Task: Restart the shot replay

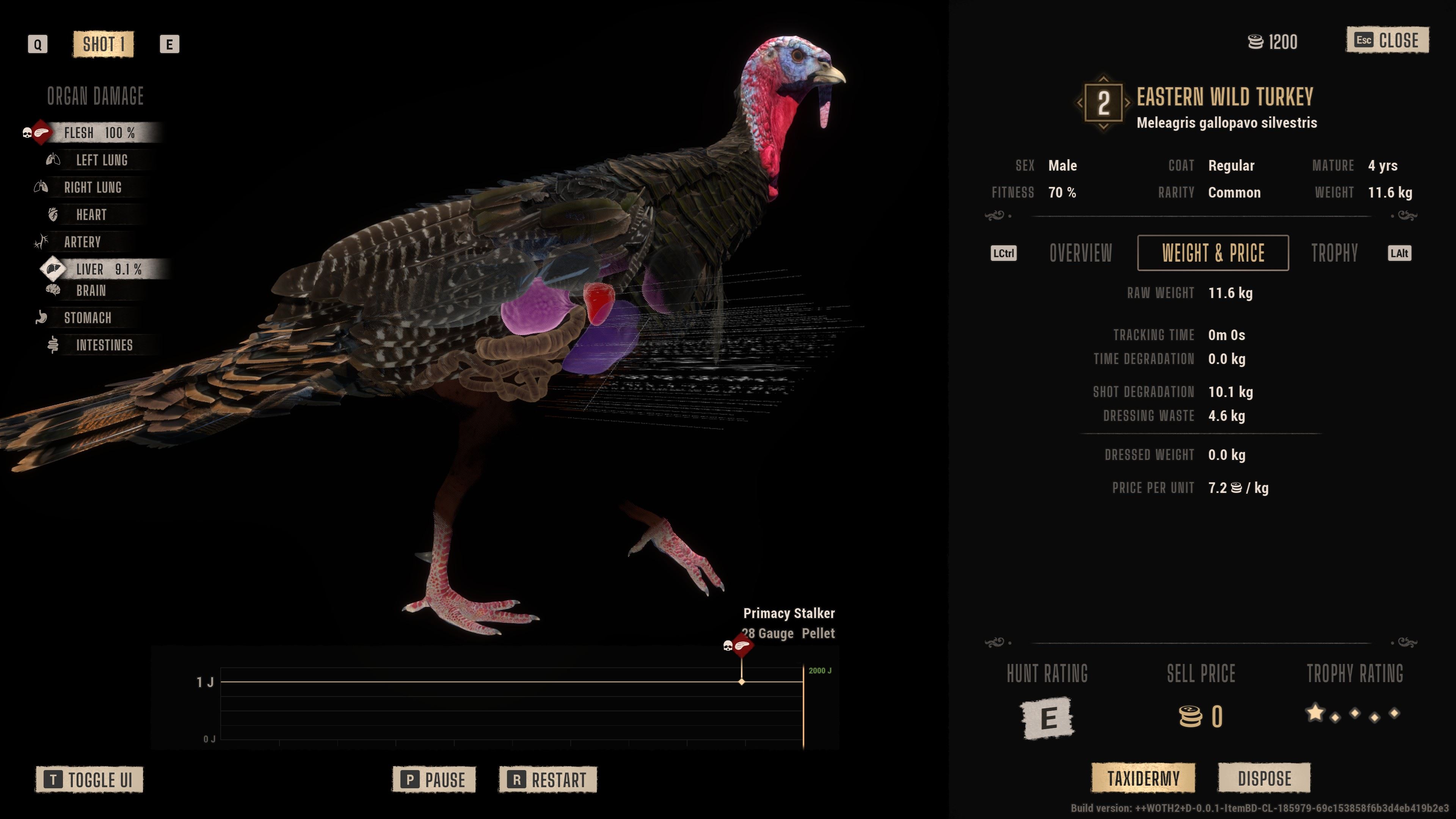Action: point(547,780)
